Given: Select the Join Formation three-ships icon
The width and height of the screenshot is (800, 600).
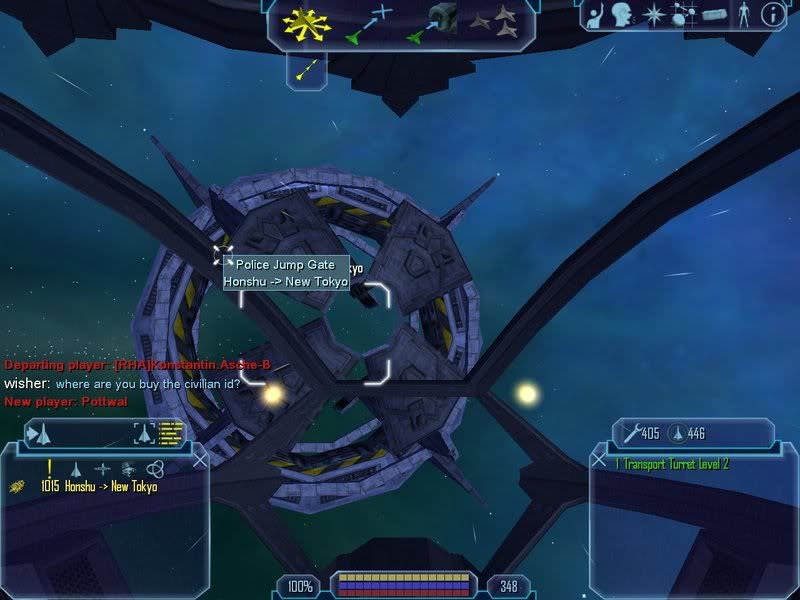Looking at the screenshot, I should pos(492,24).
